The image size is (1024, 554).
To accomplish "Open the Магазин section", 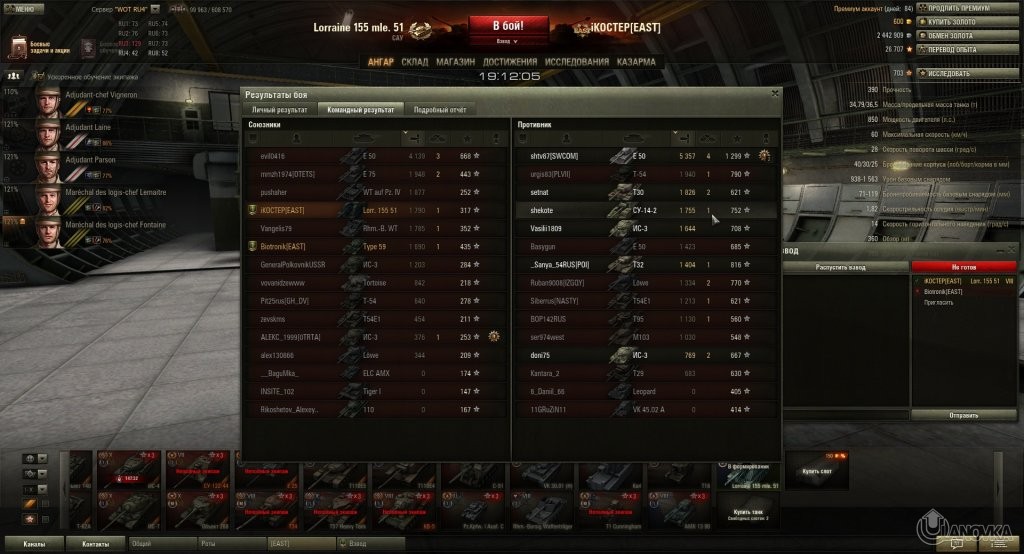I will pos(455,62).
